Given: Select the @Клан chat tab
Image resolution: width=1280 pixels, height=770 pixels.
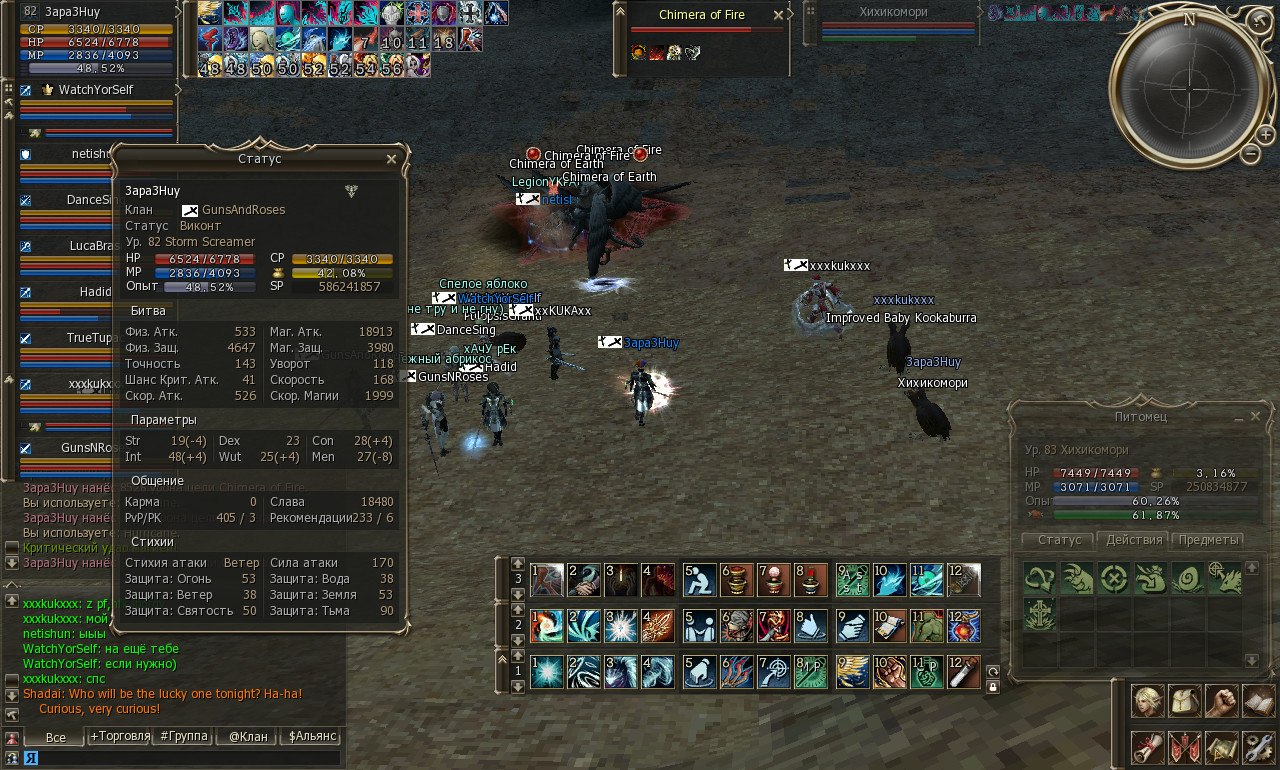Looking at the screenshot, I should (248, 737).
